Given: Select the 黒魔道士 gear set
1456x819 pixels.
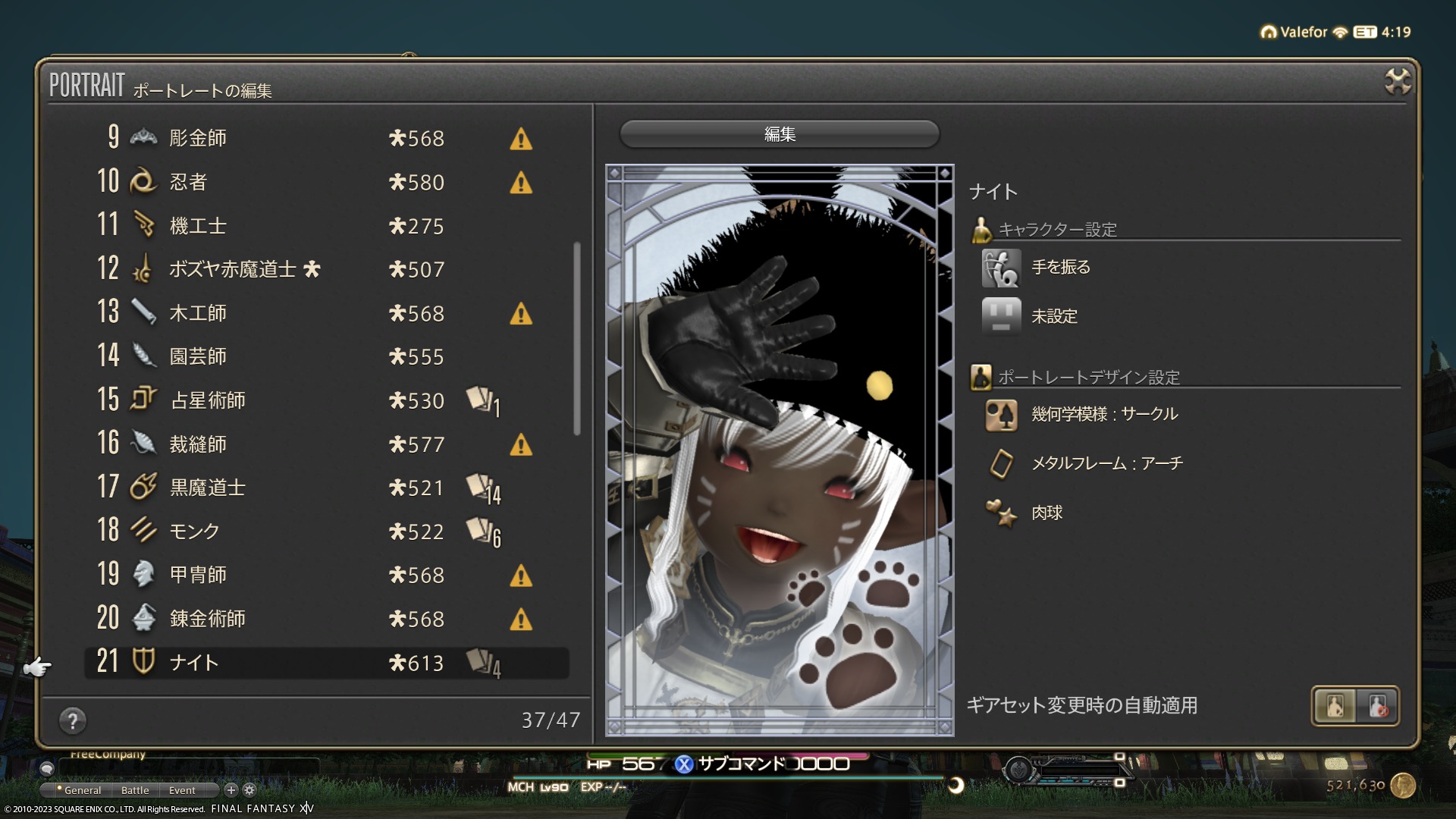Looking at the screenshot, I should tap(326, 488).
